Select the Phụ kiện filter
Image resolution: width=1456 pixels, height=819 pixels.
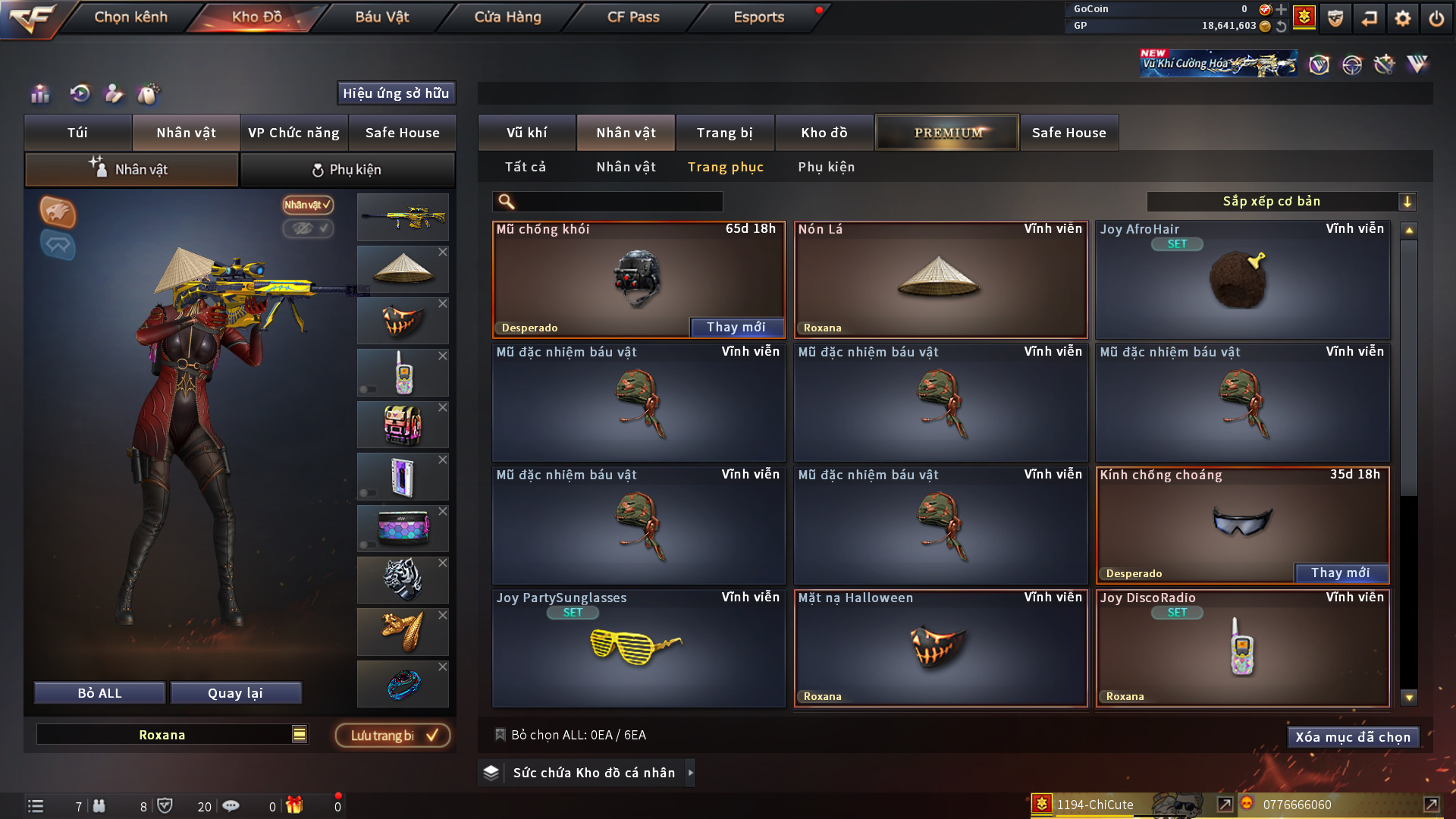pos(826,167)
